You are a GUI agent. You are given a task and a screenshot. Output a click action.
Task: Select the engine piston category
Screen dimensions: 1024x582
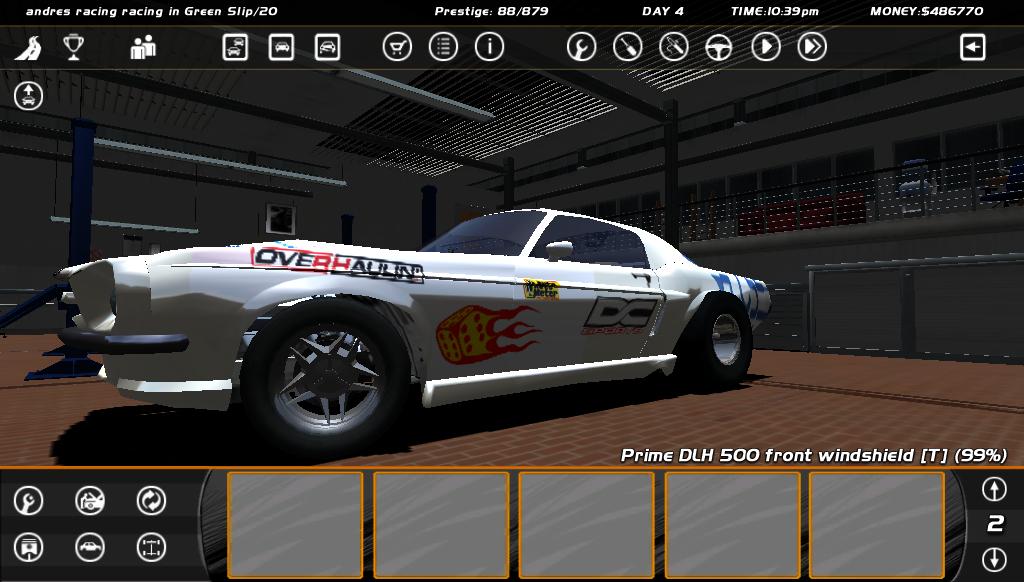click(29, 547)
